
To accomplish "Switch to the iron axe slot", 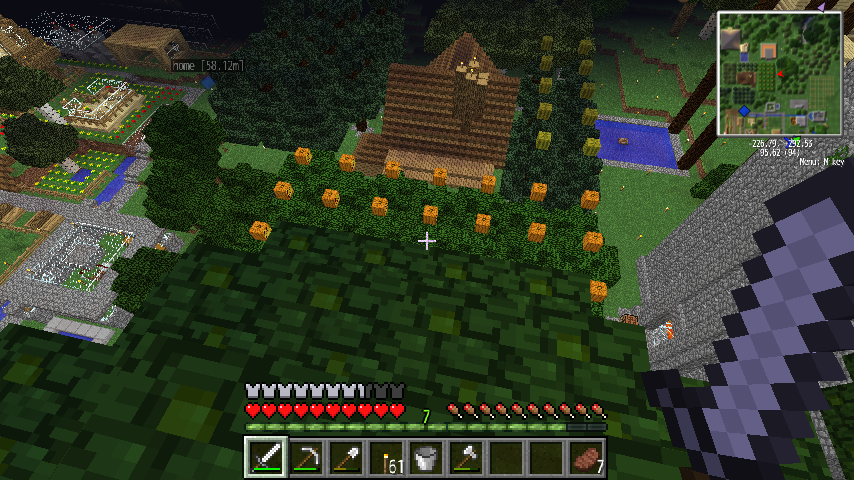I will tap(466, 458).
